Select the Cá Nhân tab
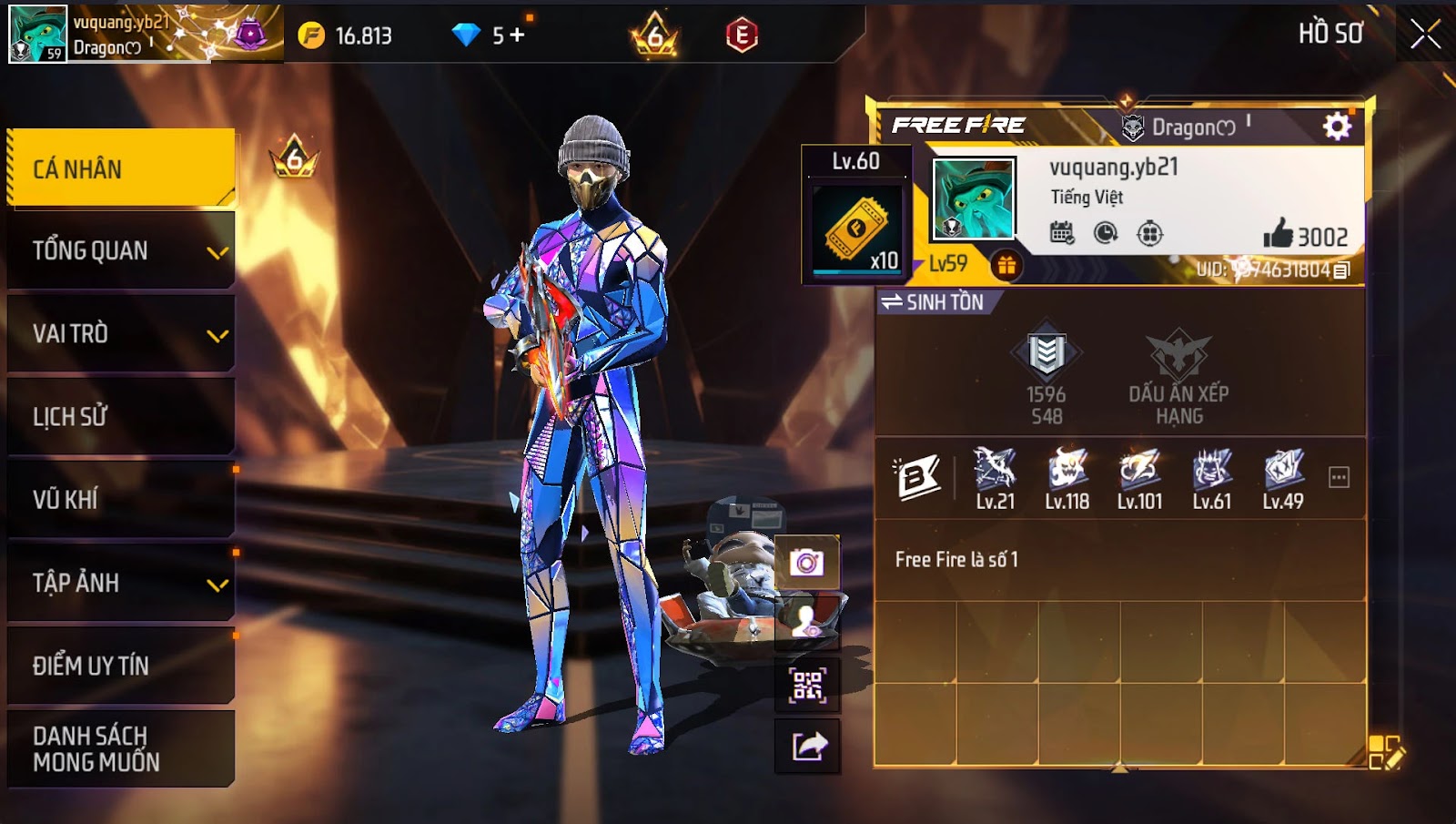This screenshot has width=1456, height=824. [120, 168]
